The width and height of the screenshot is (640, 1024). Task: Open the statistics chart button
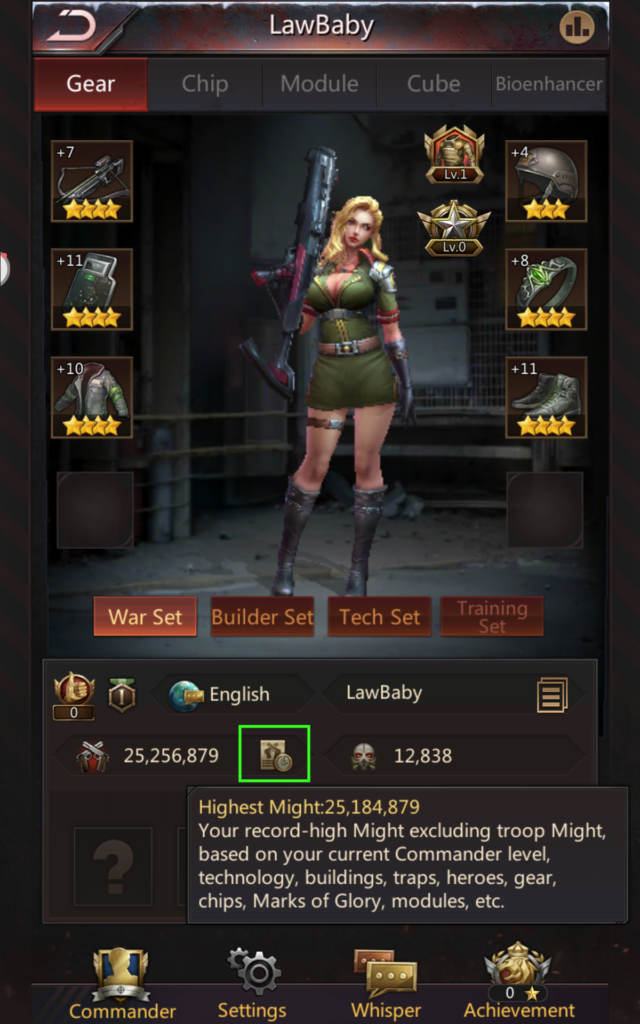click(x=577, y=28)
